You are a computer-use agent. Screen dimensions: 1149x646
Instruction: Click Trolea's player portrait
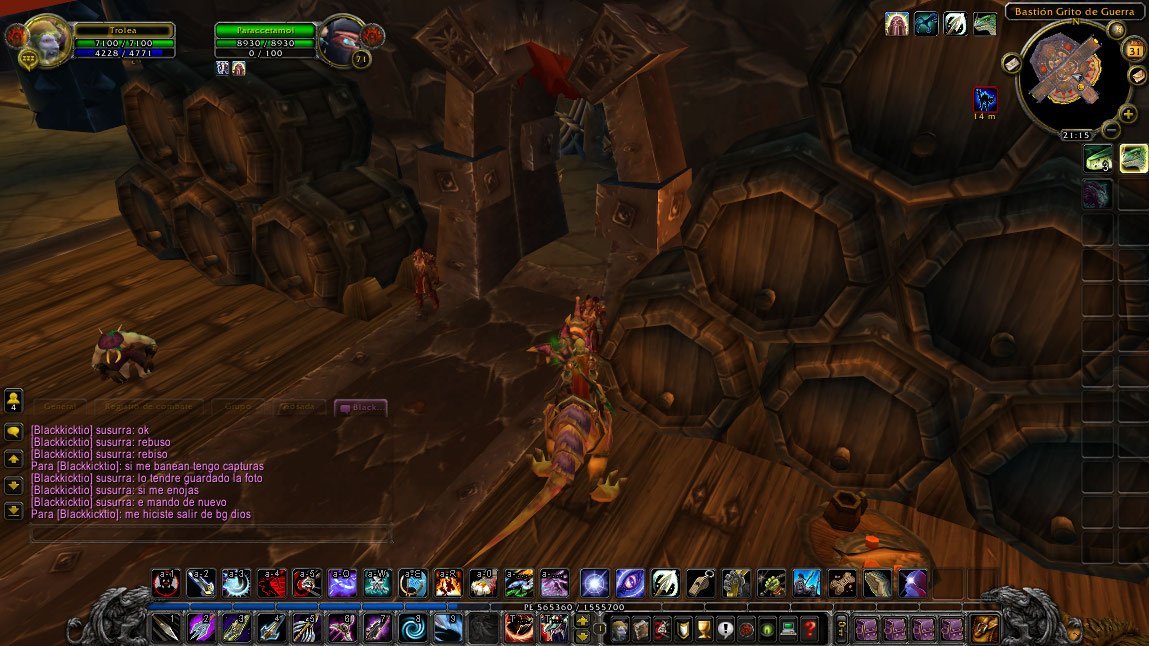click(46, 40)
